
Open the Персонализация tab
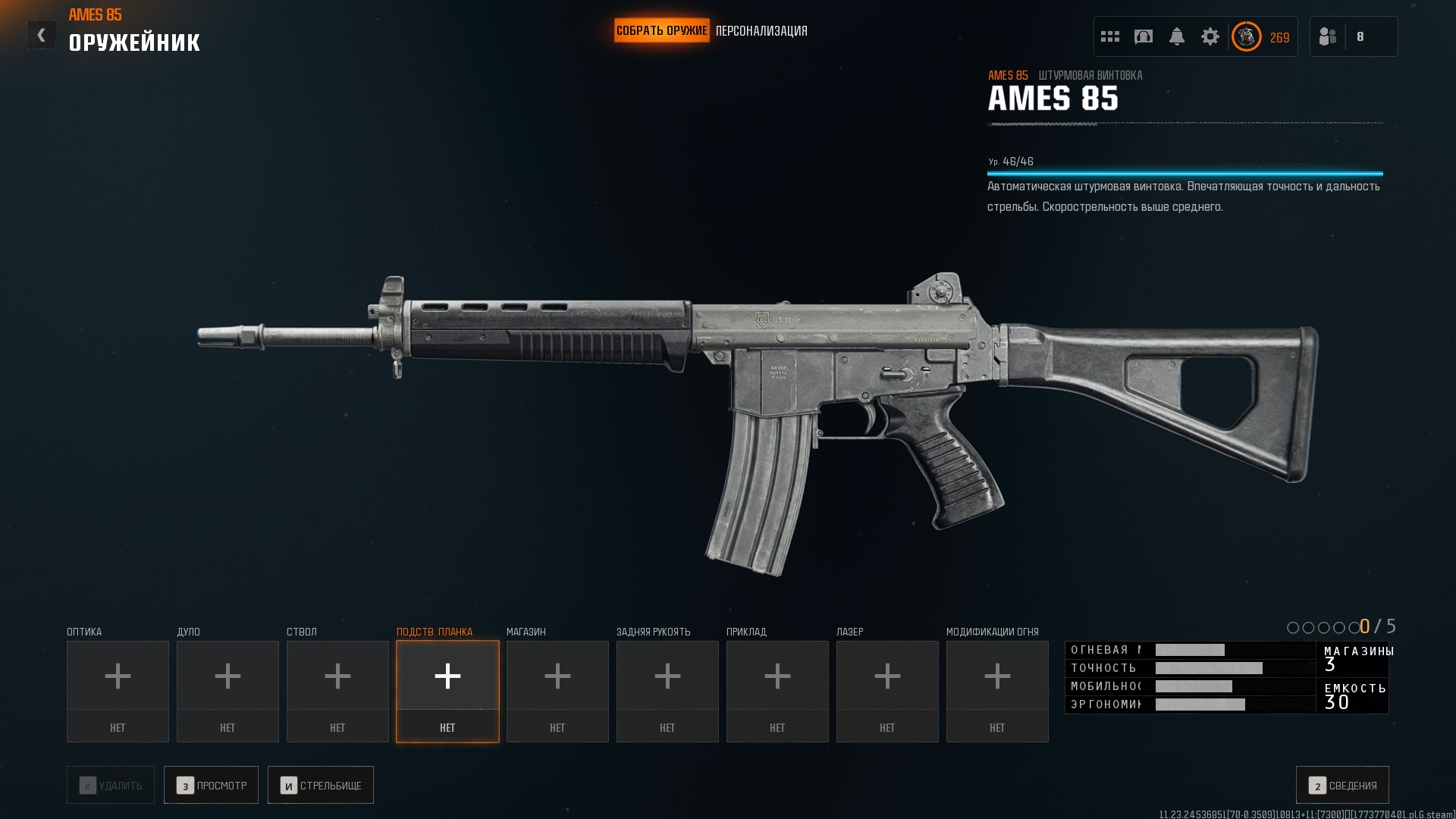761,31
